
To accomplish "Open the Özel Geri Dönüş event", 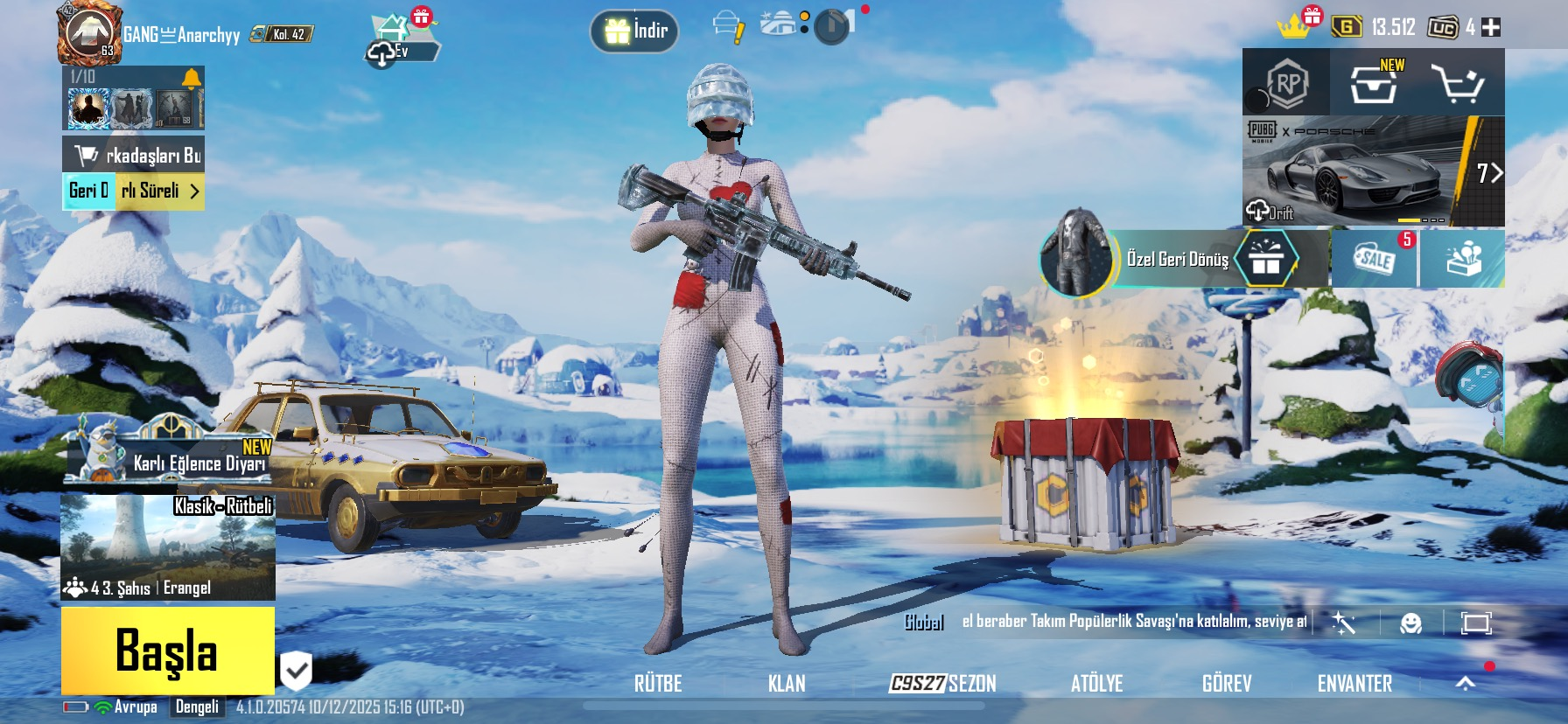I will (x=1178, y=259).
